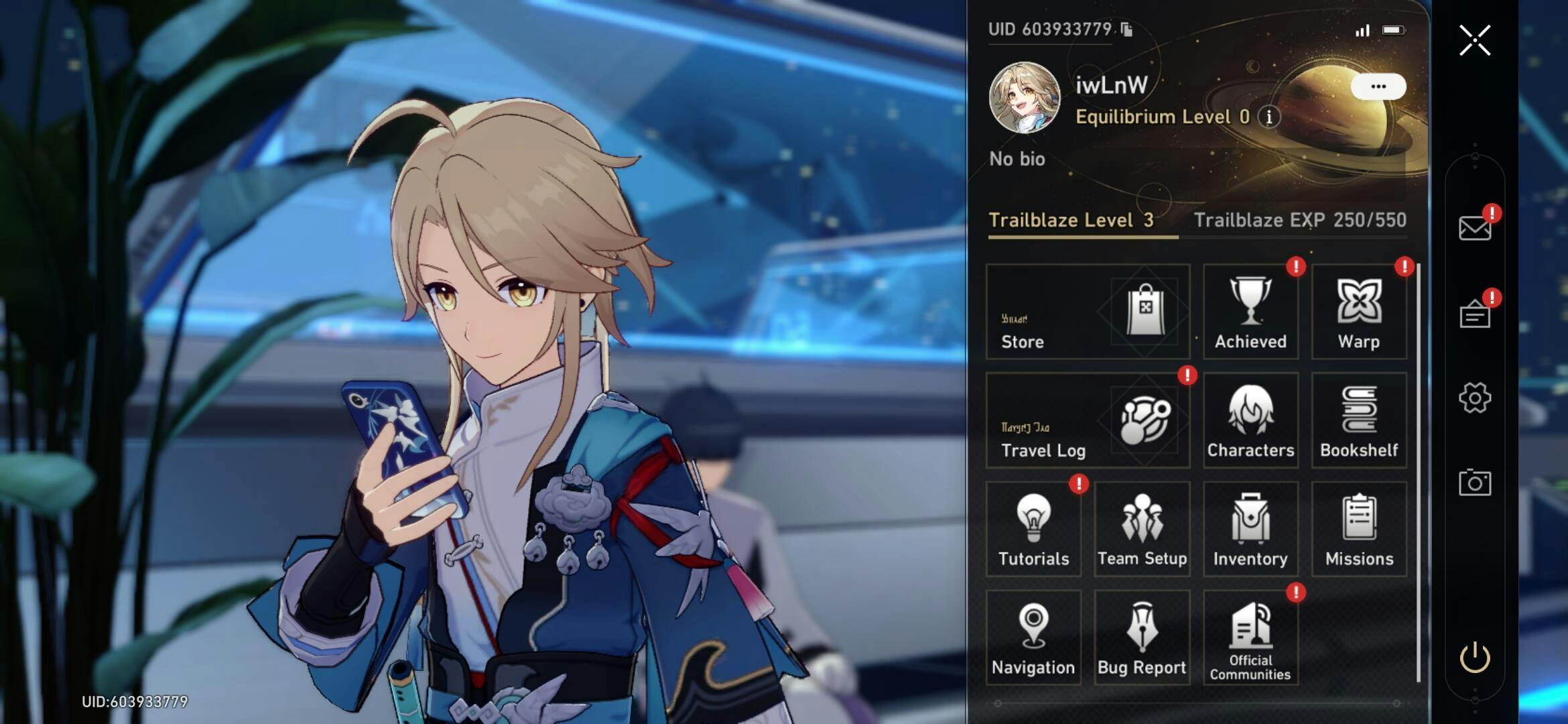
Task: Open the Store menu tile
Action: [1088, 312]
